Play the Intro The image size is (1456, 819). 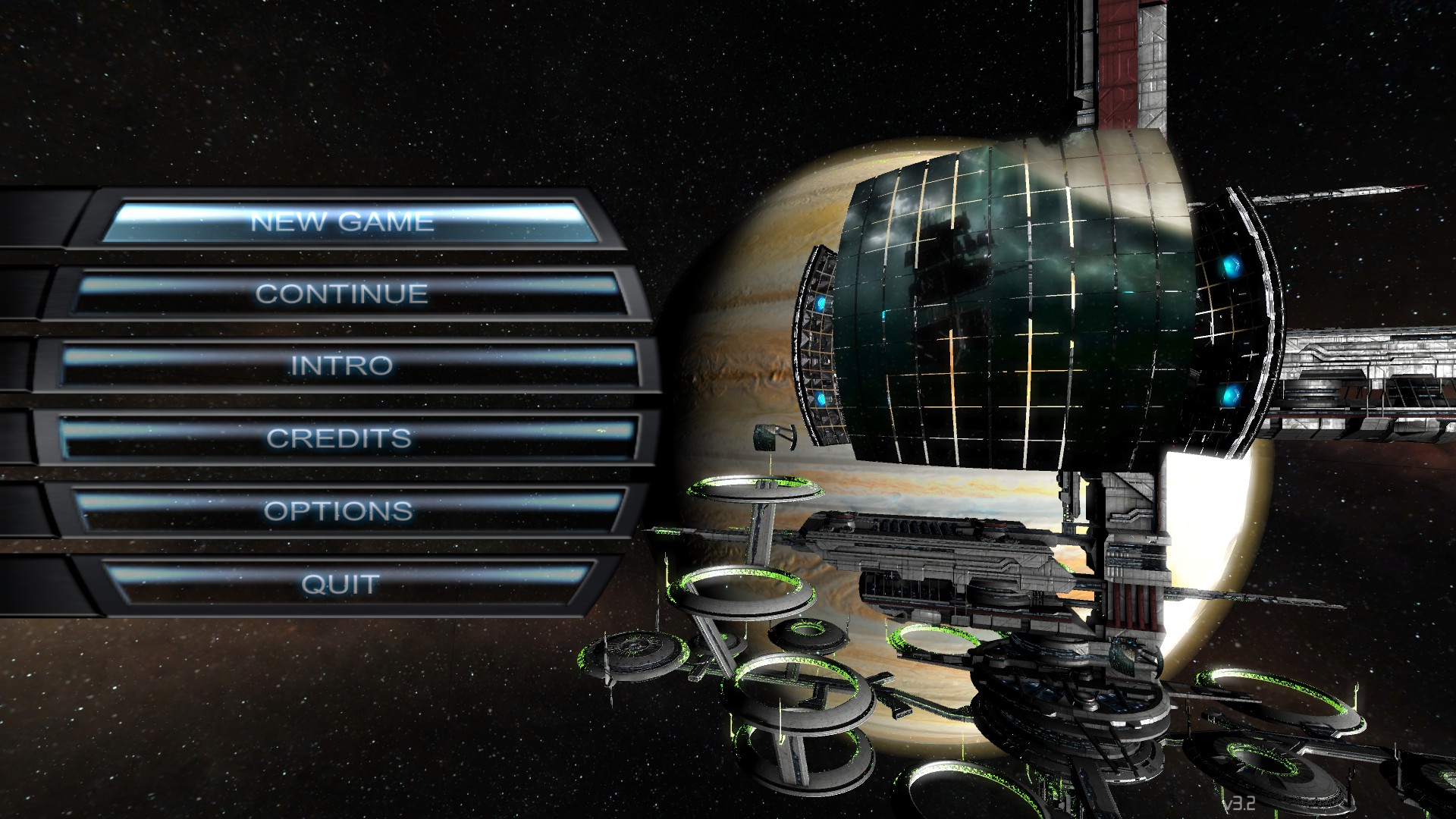pyautogui.click(x=341, y=366)
